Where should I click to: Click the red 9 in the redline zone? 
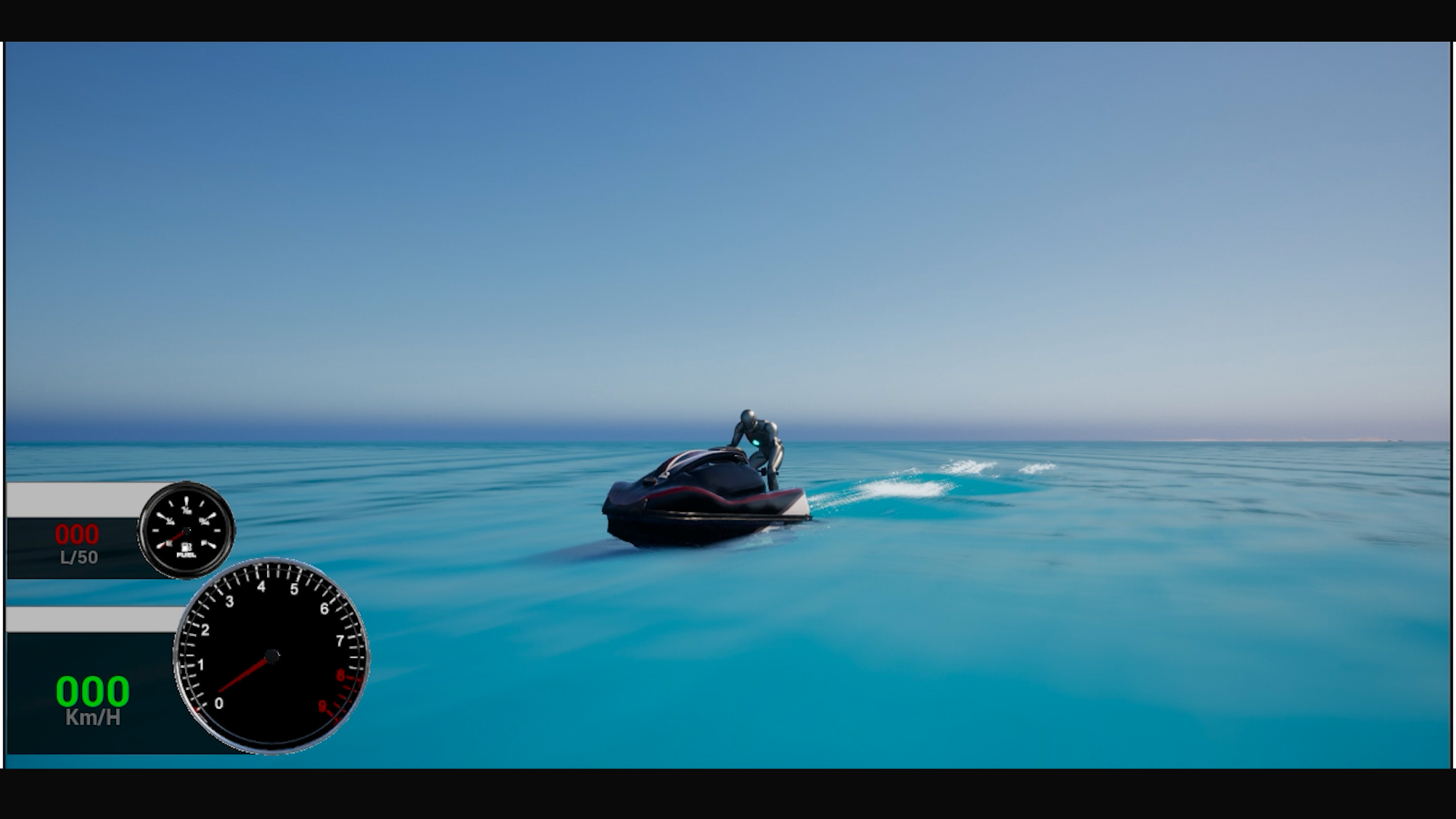322,705
